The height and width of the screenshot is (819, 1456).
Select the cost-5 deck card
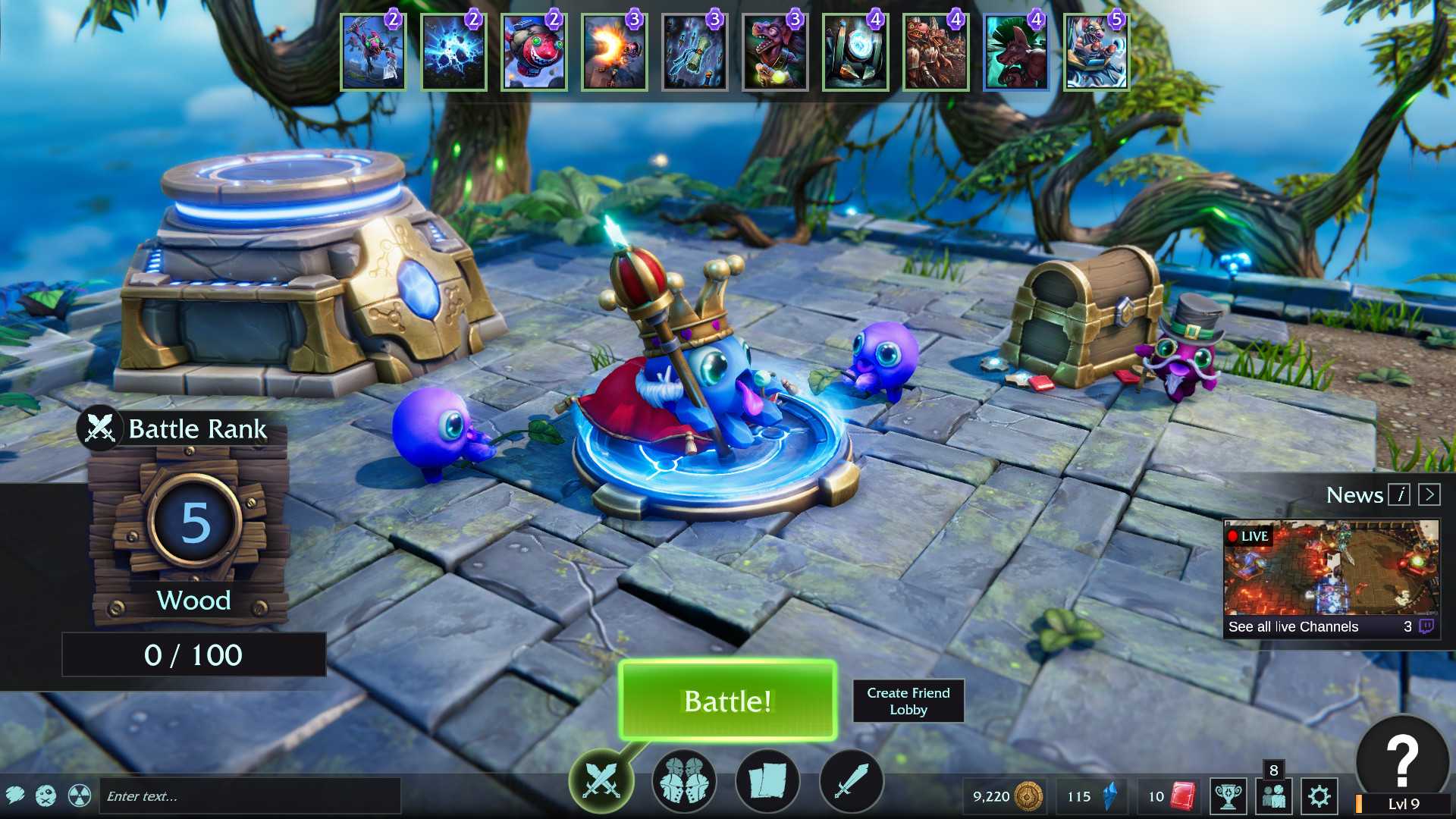(1096, 52)
